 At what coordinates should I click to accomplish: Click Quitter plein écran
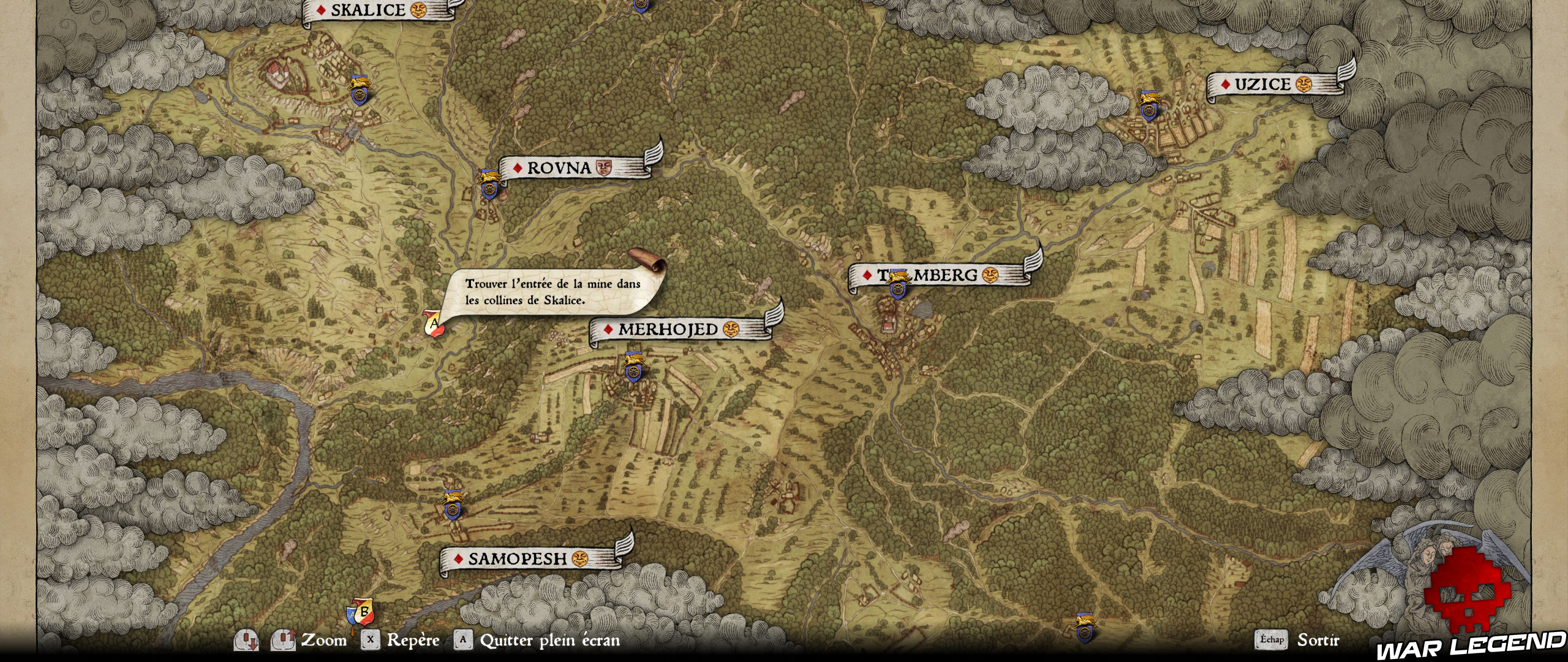[548, 642]
